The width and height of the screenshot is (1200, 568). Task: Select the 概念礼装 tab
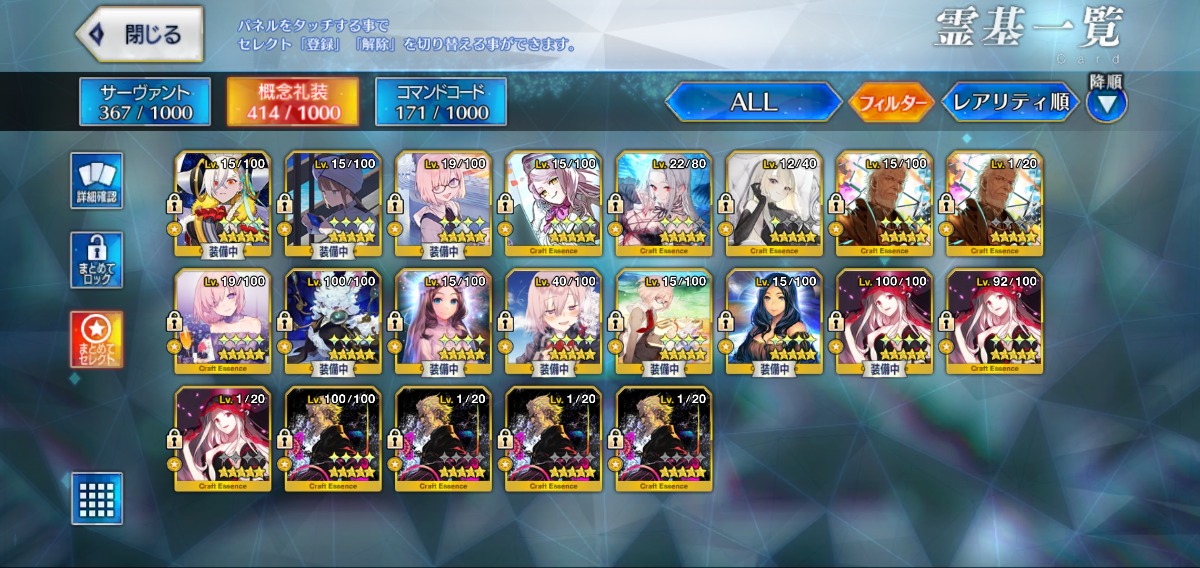(293, 102)
